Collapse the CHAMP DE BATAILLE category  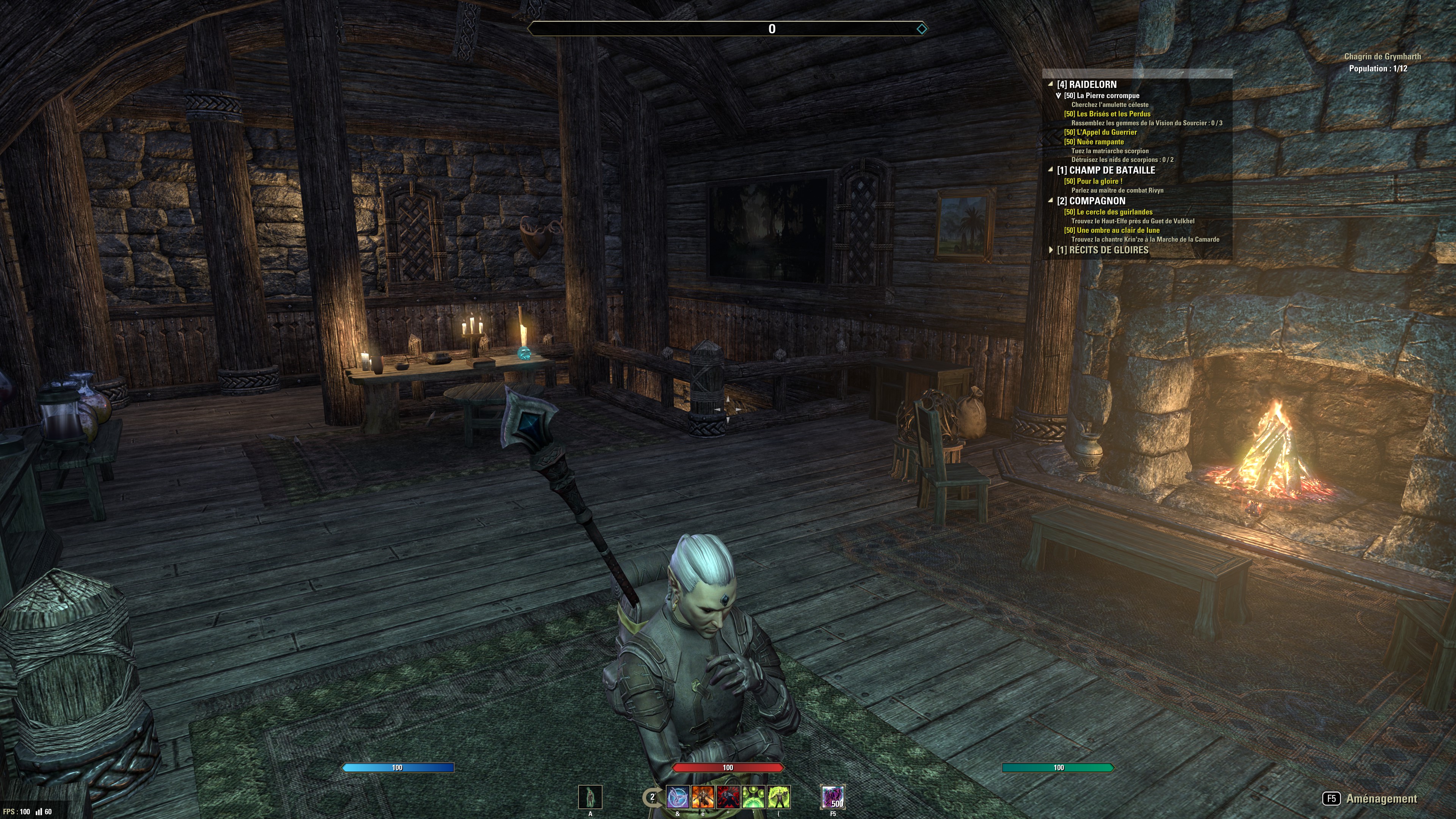coord(1051,169)
